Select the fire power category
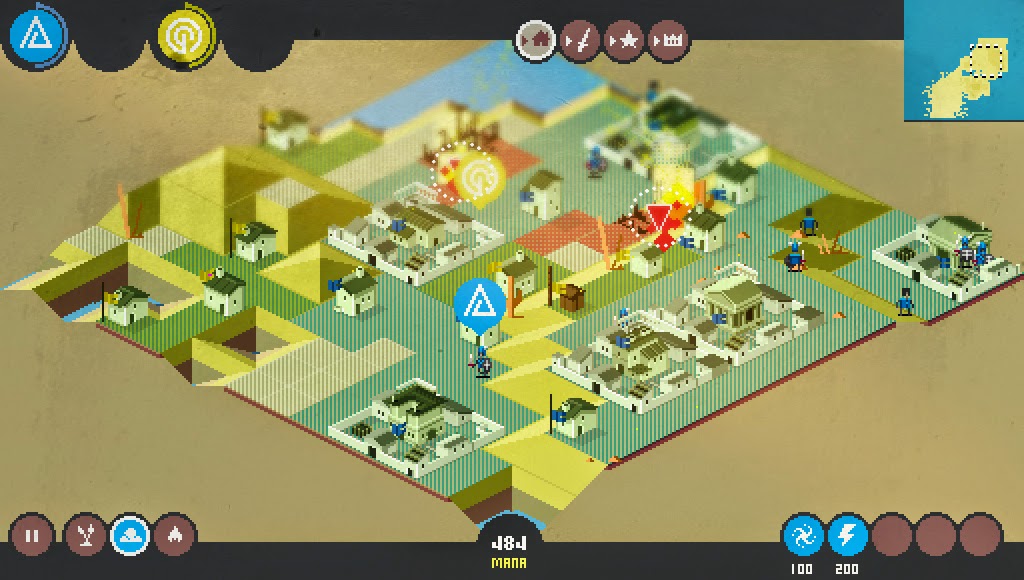Screen dimensions: 1024x580 tap(175, 536)
